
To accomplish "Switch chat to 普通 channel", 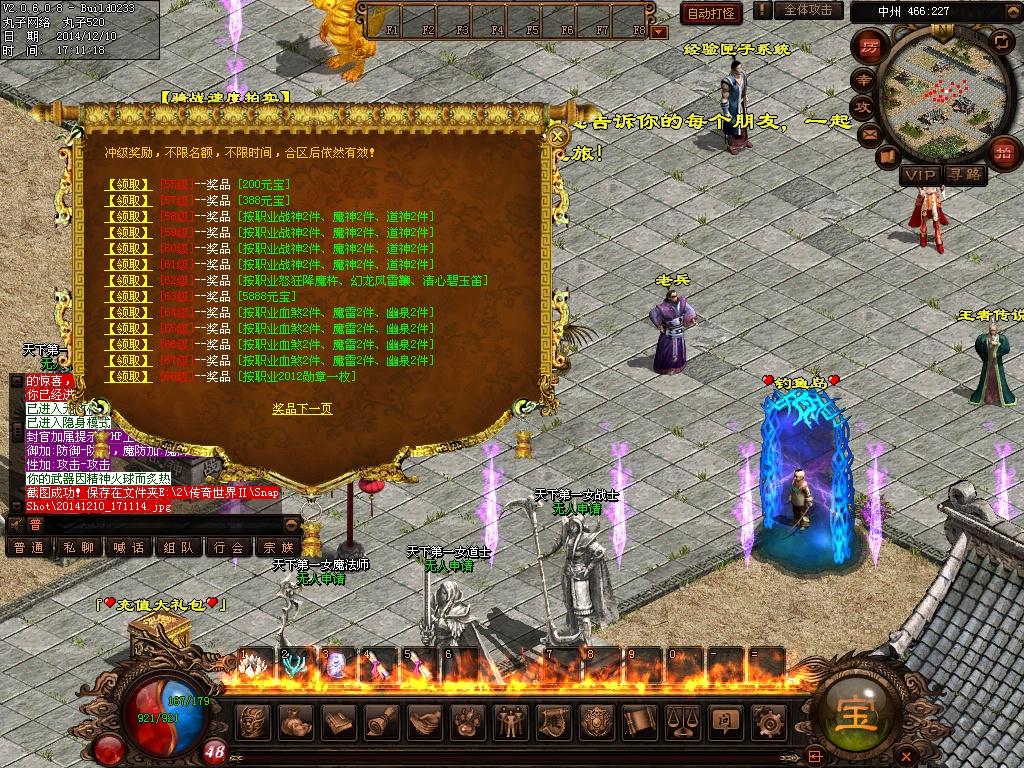I will [x=29, y=547].
